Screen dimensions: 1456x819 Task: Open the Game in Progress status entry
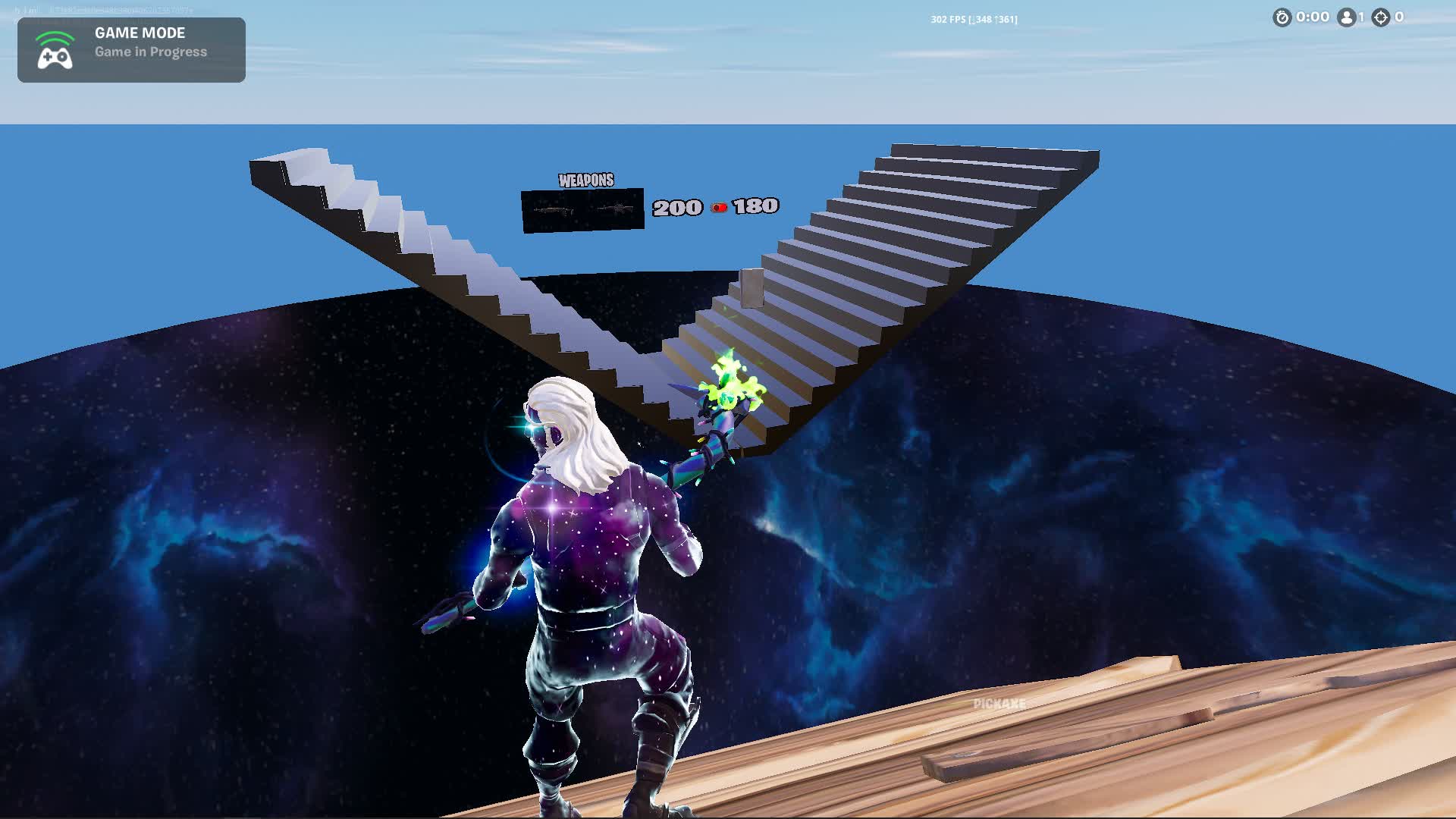(150, 52)
